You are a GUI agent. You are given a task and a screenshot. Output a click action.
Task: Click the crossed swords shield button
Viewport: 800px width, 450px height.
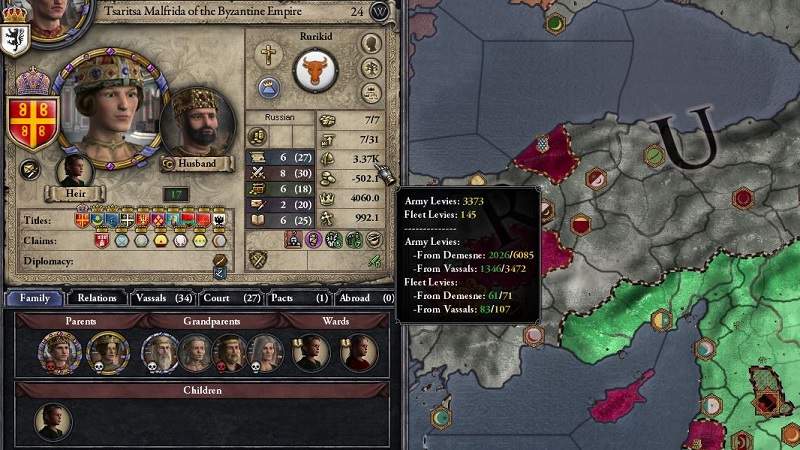(x=260, y=260)
